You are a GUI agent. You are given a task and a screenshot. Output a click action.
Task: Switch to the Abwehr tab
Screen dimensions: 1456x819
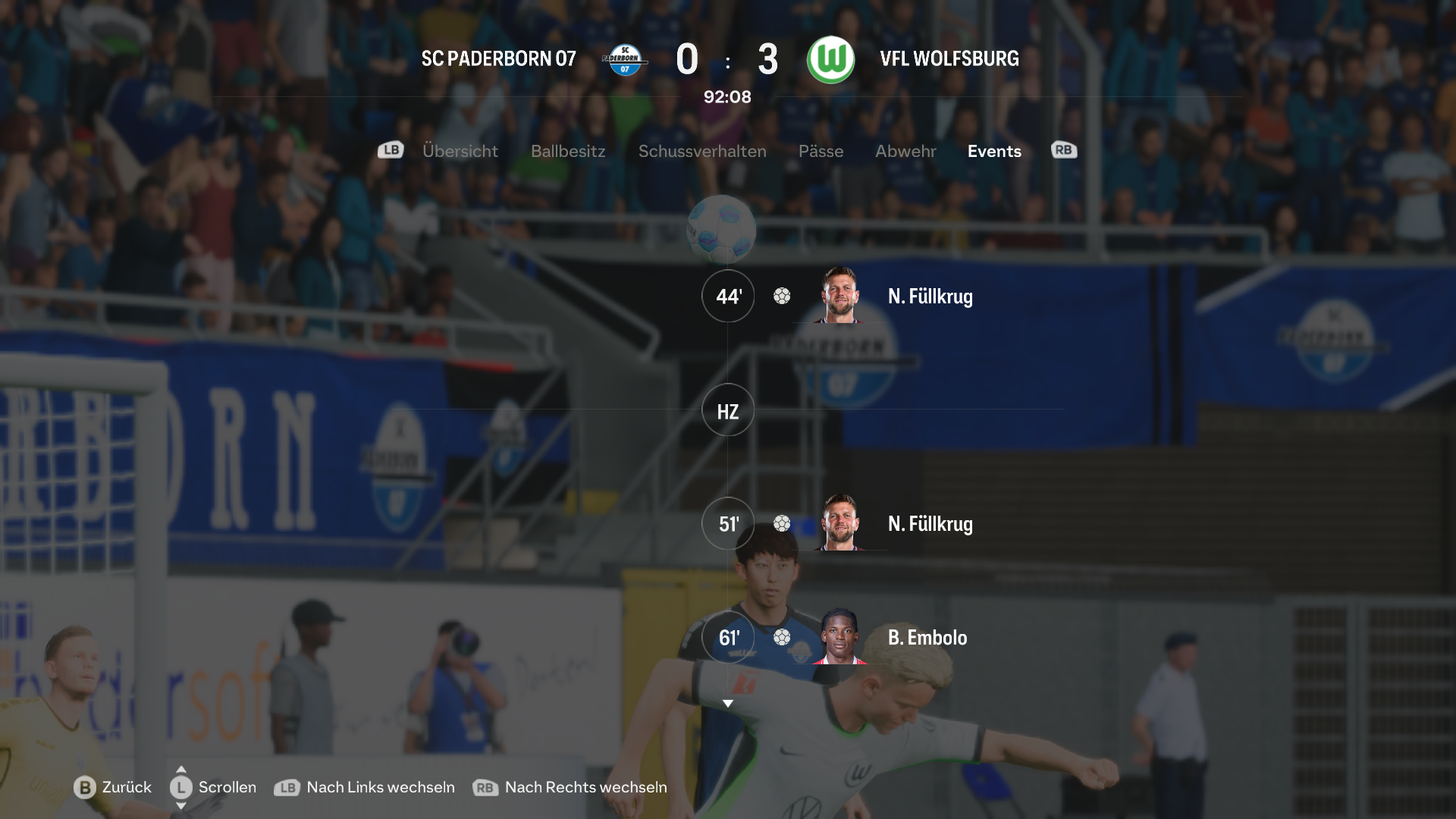tap(905, 151)
